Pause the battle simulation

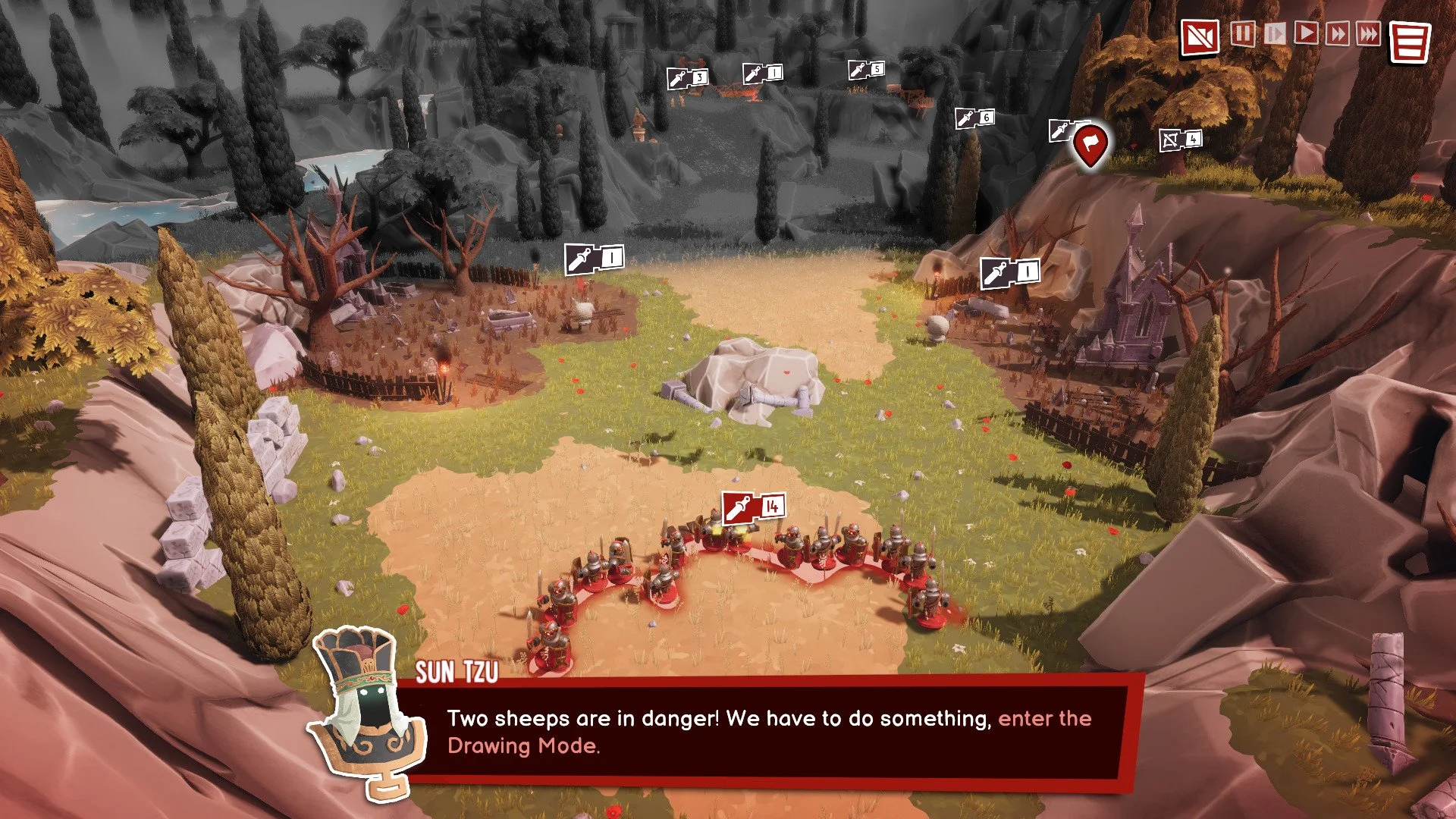coord(1242,34)
